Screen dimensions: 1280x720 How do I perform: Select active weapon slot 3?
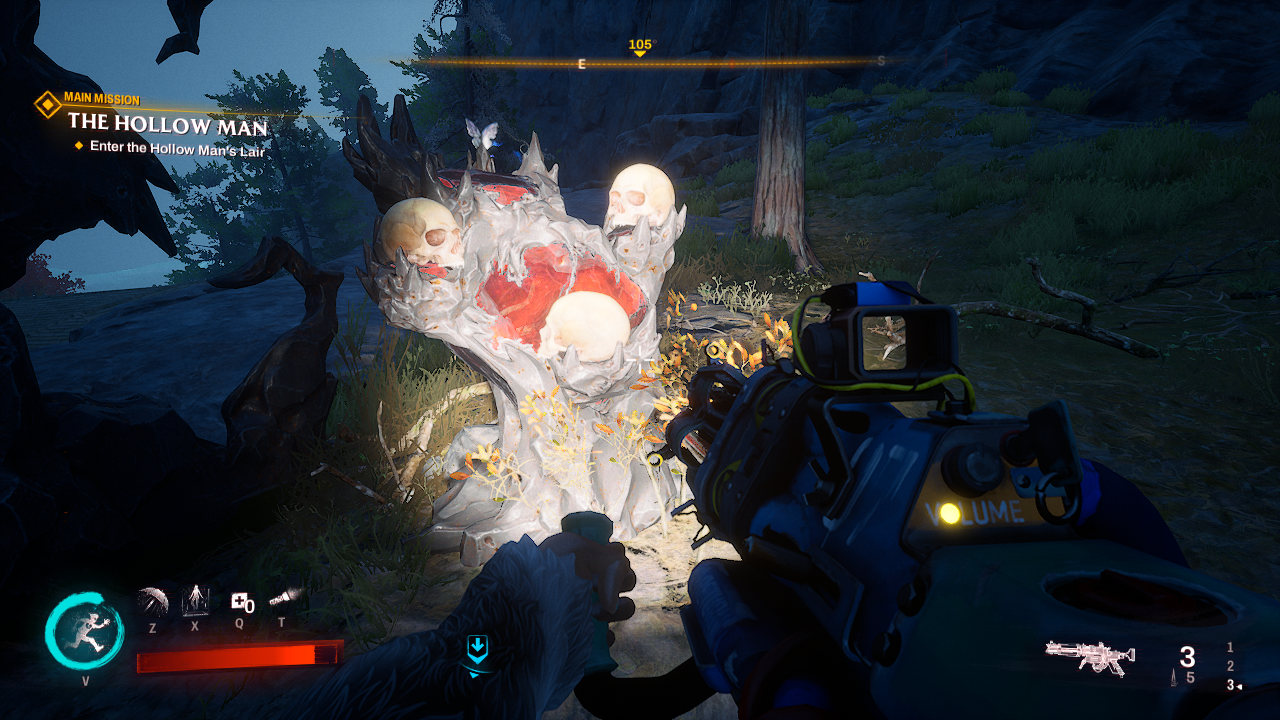point(1230,685)
